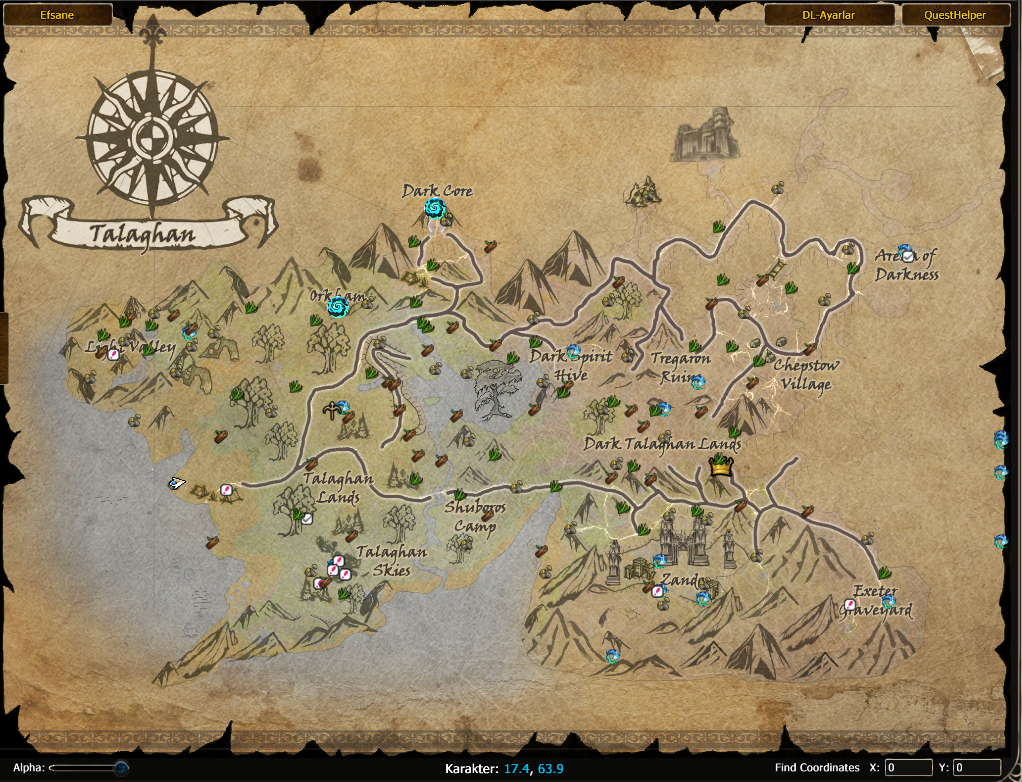Adjust the Alpha transparency slider
This screenshot has height=782, width=1022.
point(121,768)
